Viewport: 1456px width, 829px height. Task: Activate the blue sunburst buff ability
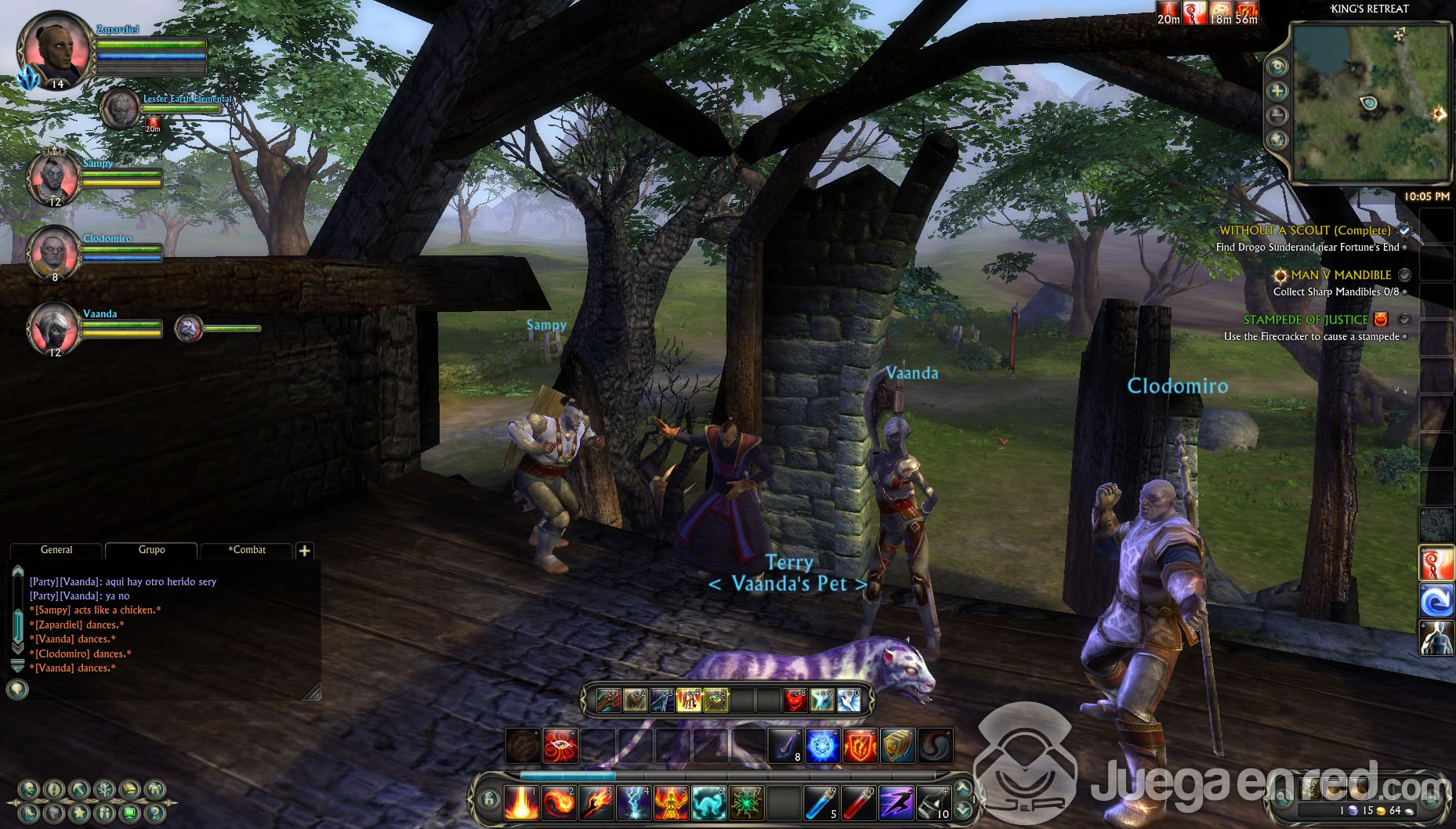click(822, 746)
